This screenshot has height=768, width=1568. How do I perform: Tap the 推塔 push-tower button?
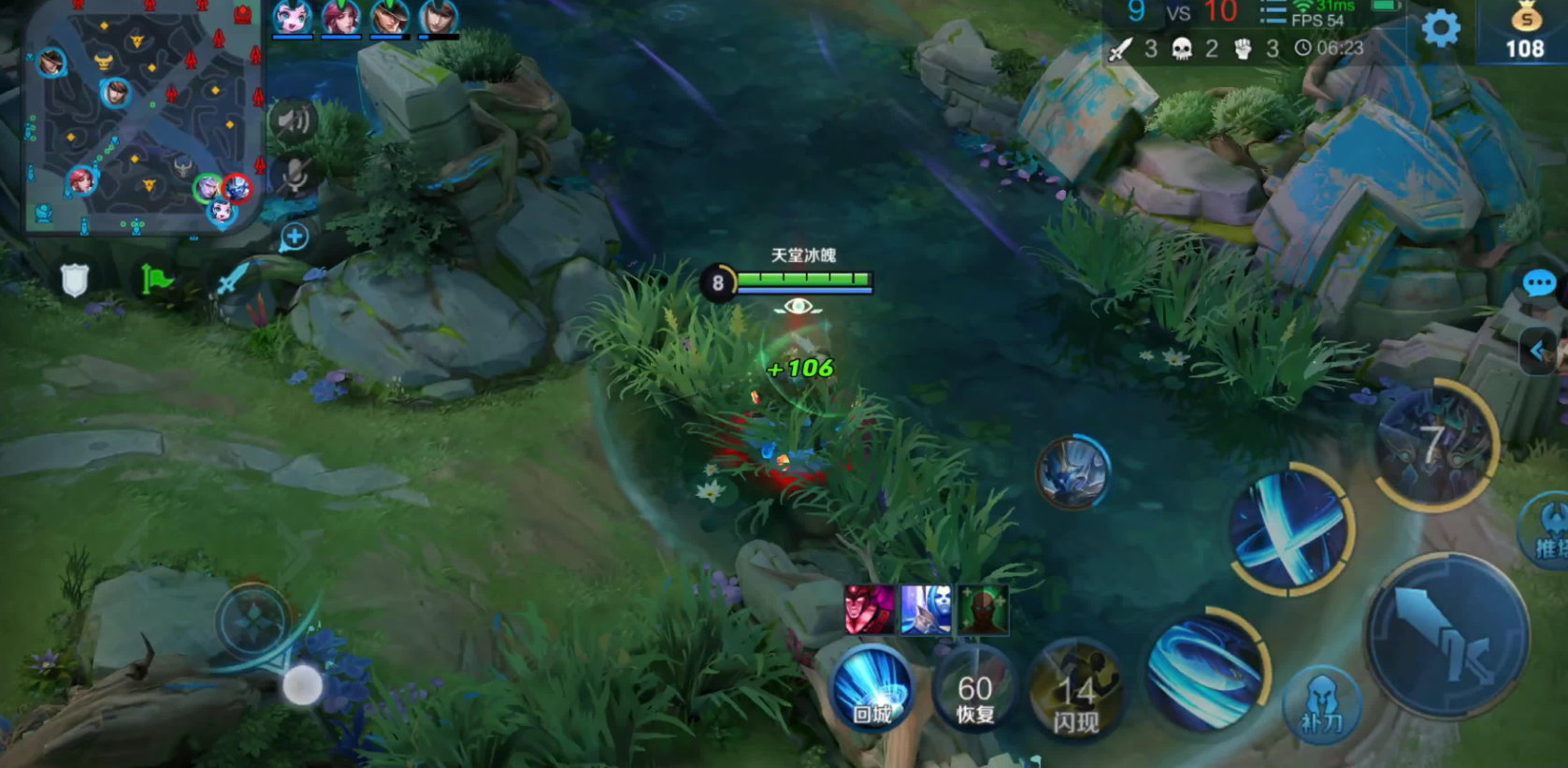tap(1547, 533)
